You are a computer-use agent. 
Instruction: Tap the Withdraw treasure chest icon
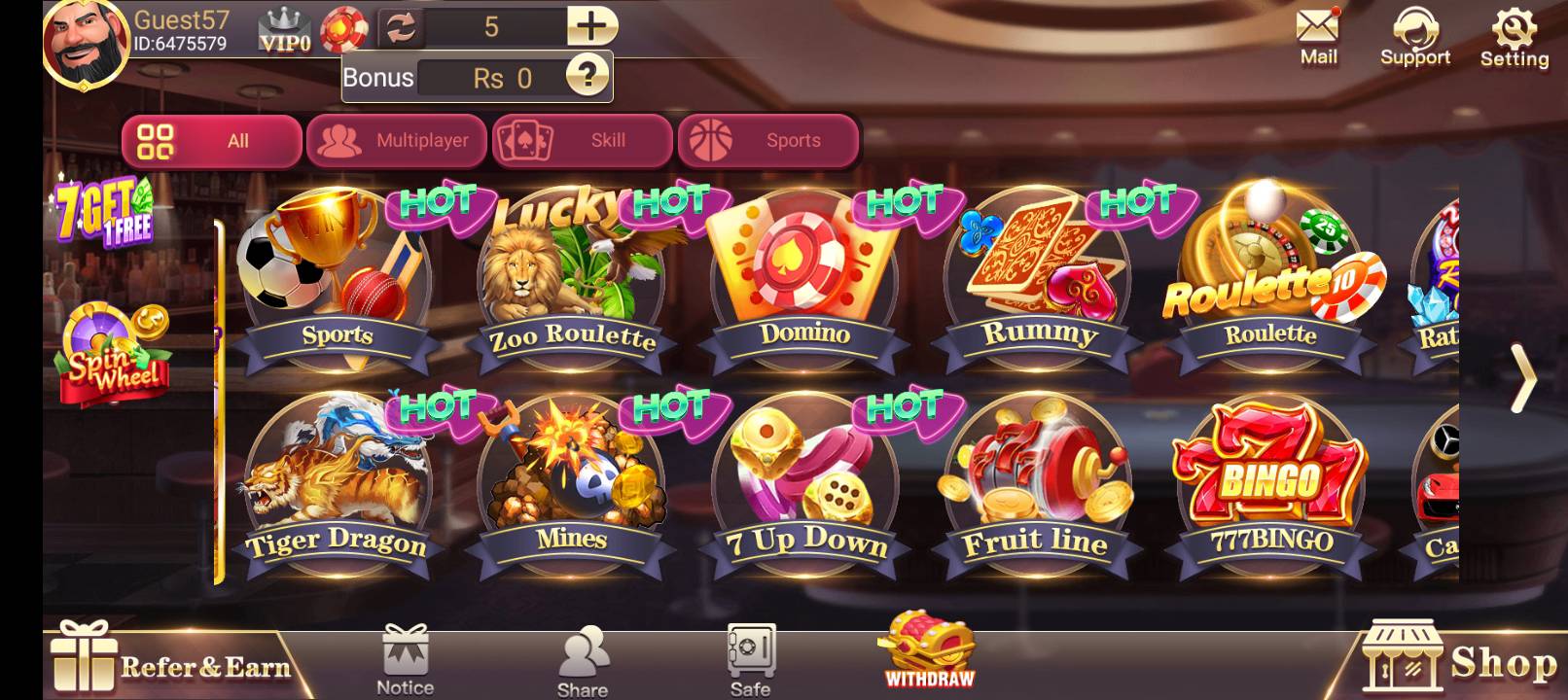tap(927, 647)
